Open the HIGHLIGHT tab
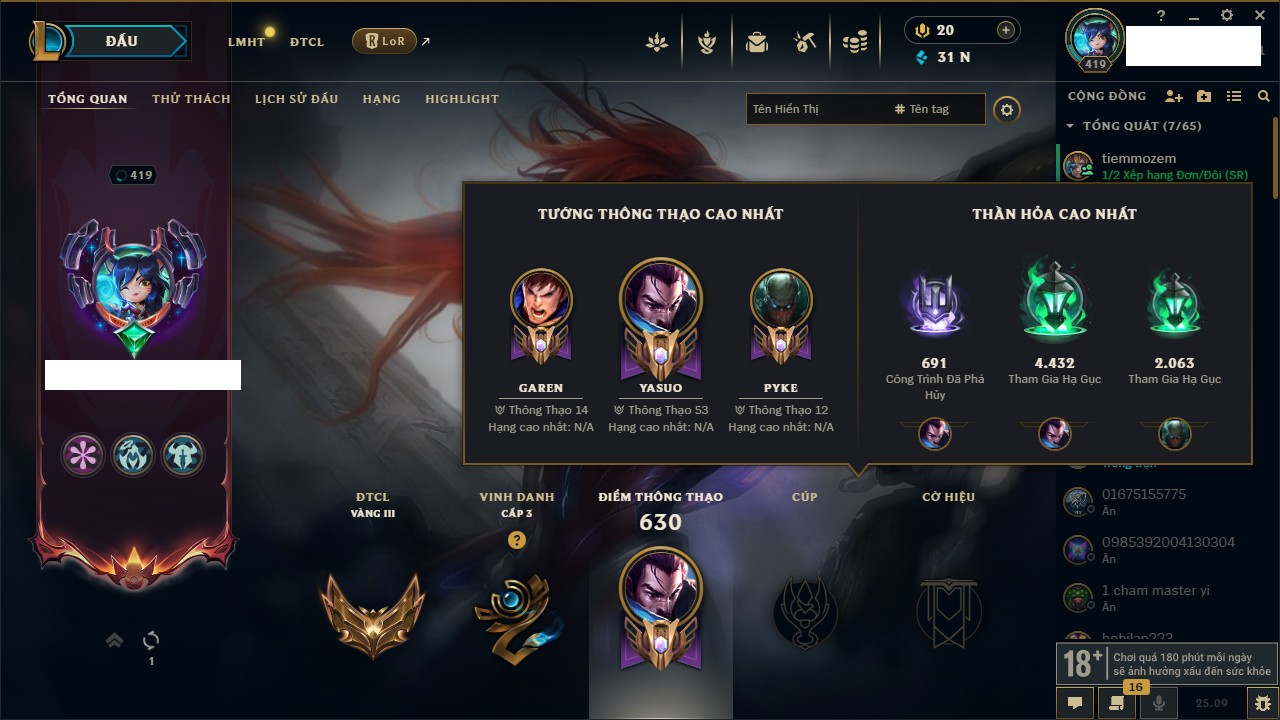The width and height of the screenshot is (1280, 720). 461,99
